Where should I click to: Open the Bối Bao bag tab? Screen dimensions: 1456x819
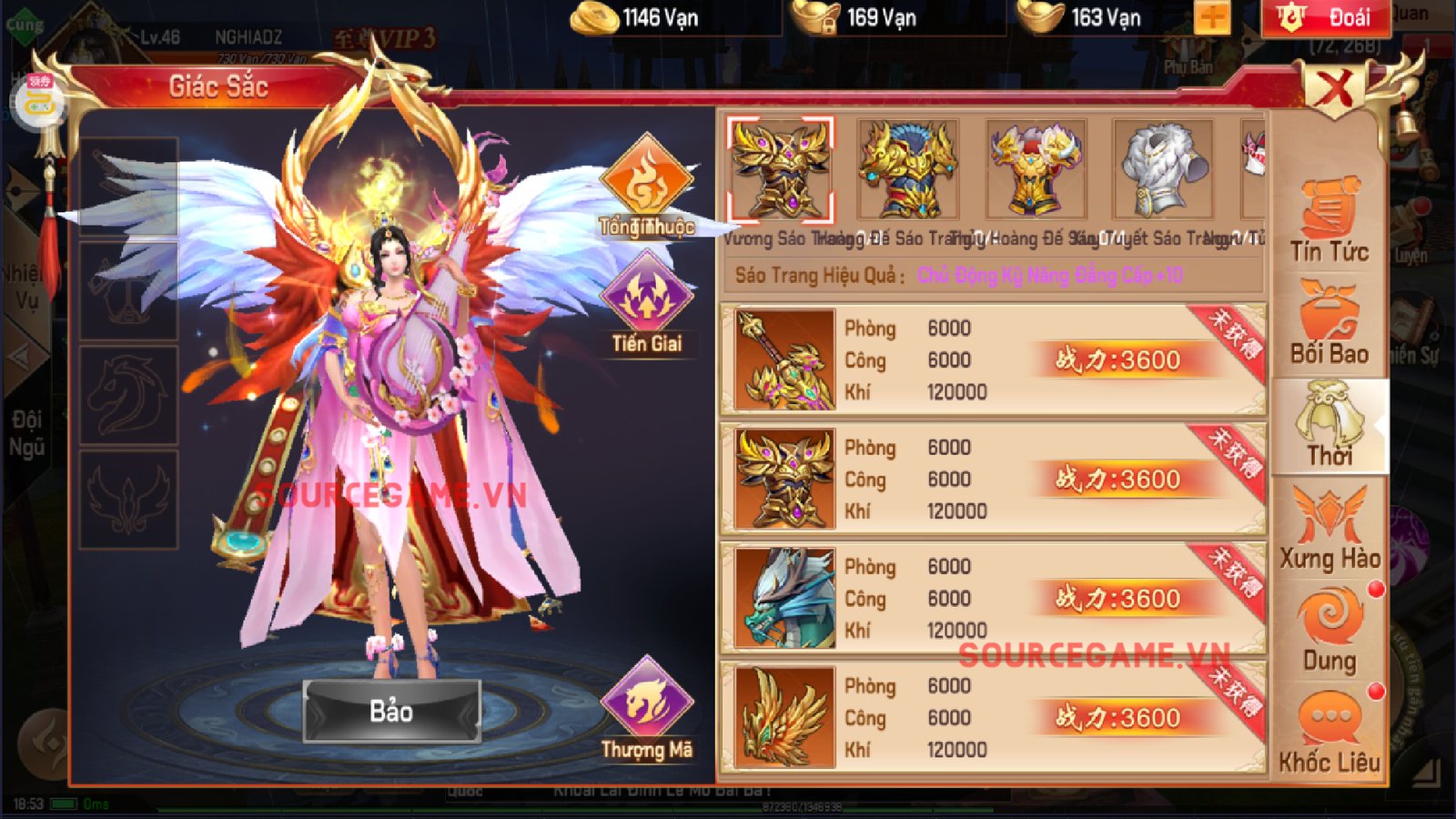(x=1329, y=325)
